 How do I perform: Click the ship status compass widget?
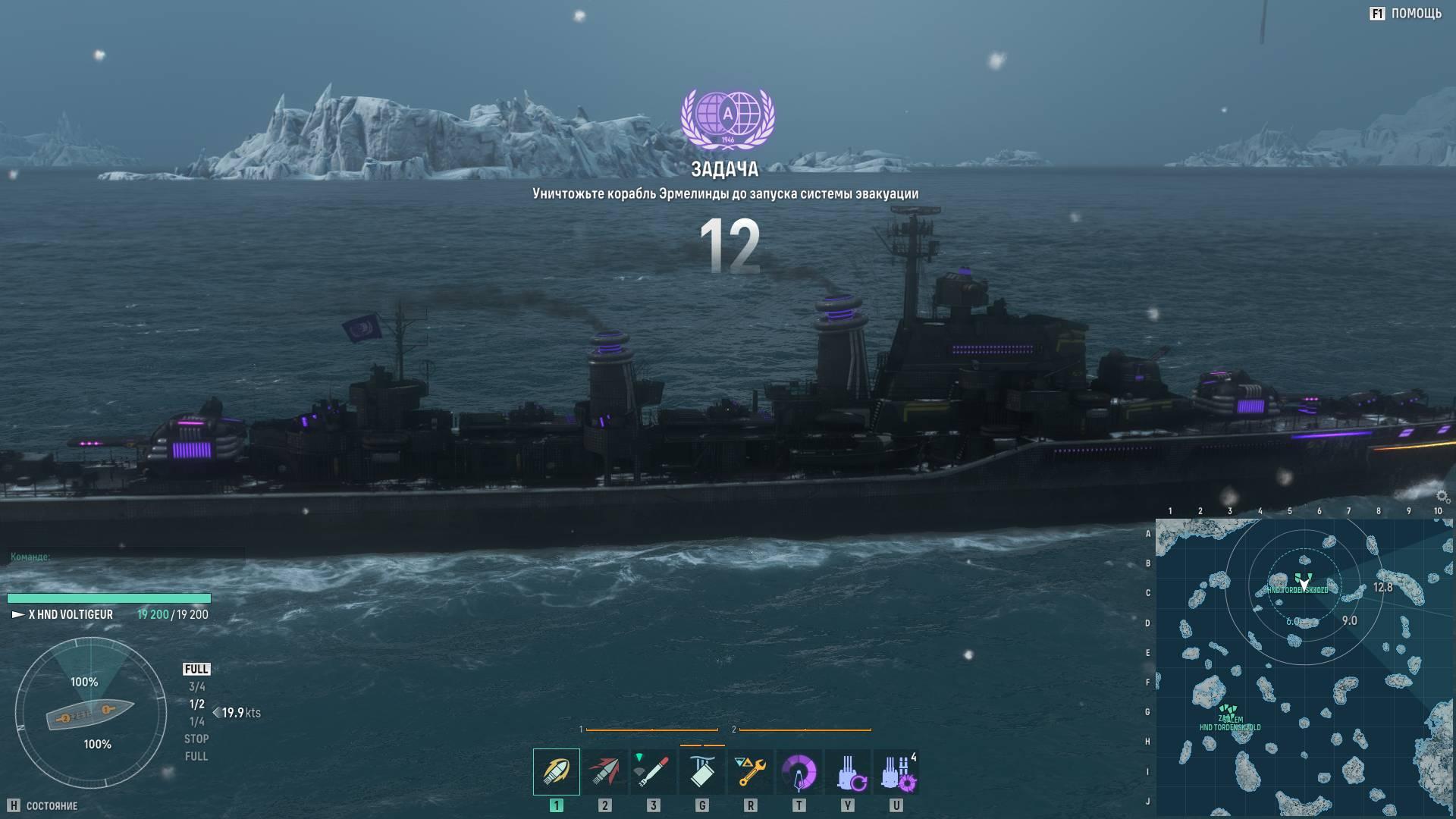91,714
